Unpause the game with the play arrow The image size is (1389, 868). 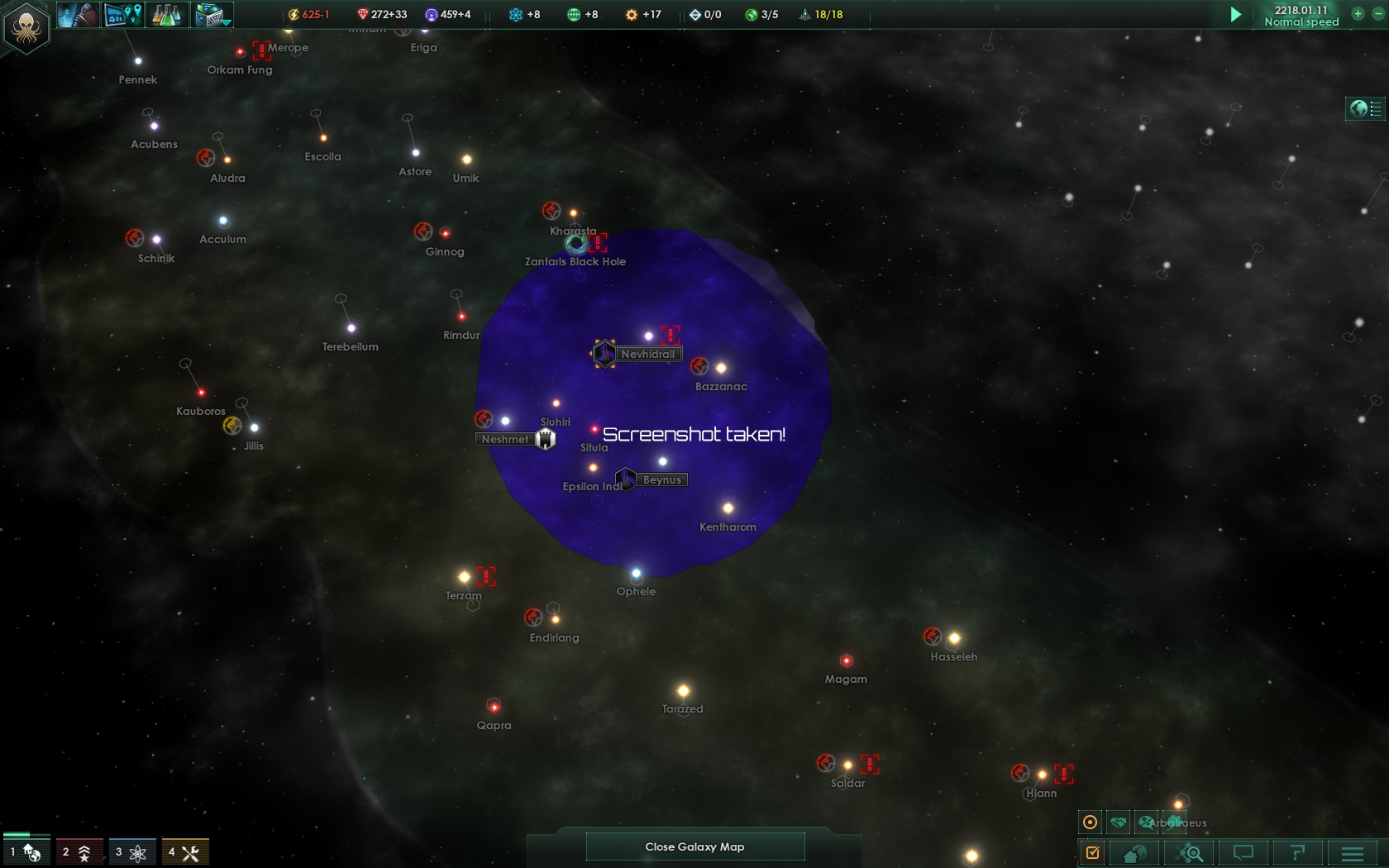pos(1235,14)
